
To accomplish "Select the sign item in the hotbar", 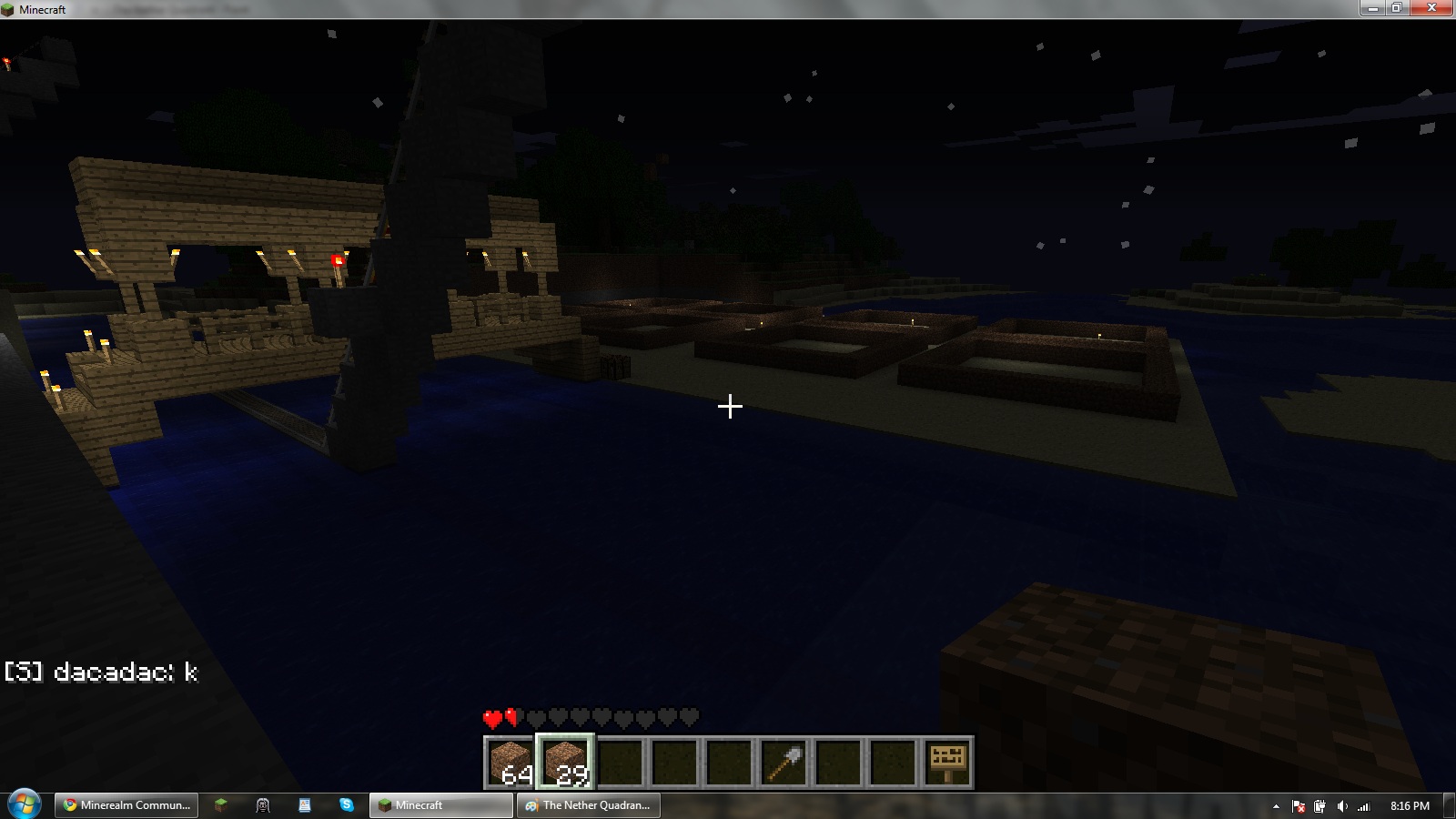I will pos(947,764).
